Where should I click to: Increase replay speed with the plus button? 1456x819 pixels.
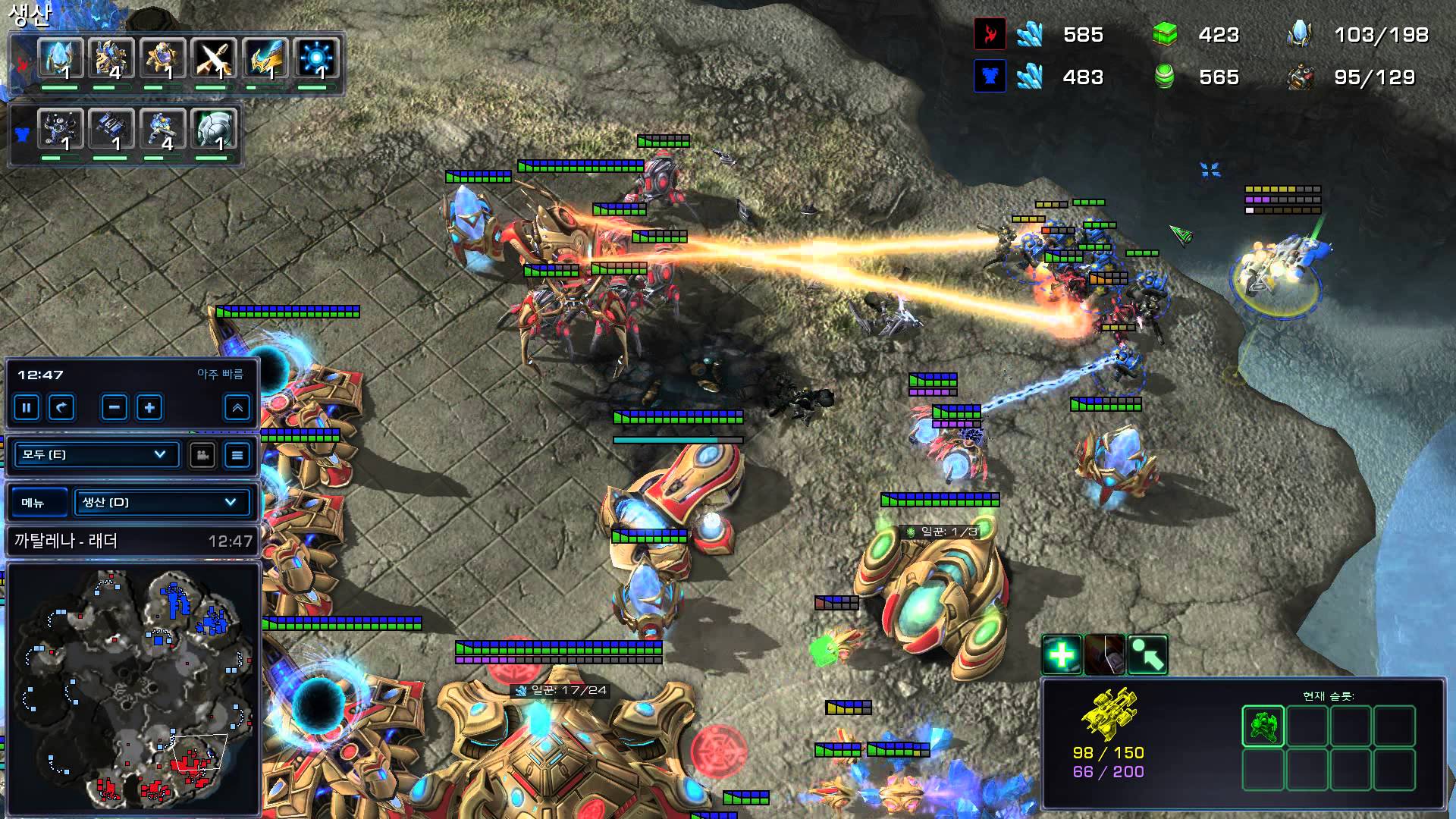click(149, 408)
